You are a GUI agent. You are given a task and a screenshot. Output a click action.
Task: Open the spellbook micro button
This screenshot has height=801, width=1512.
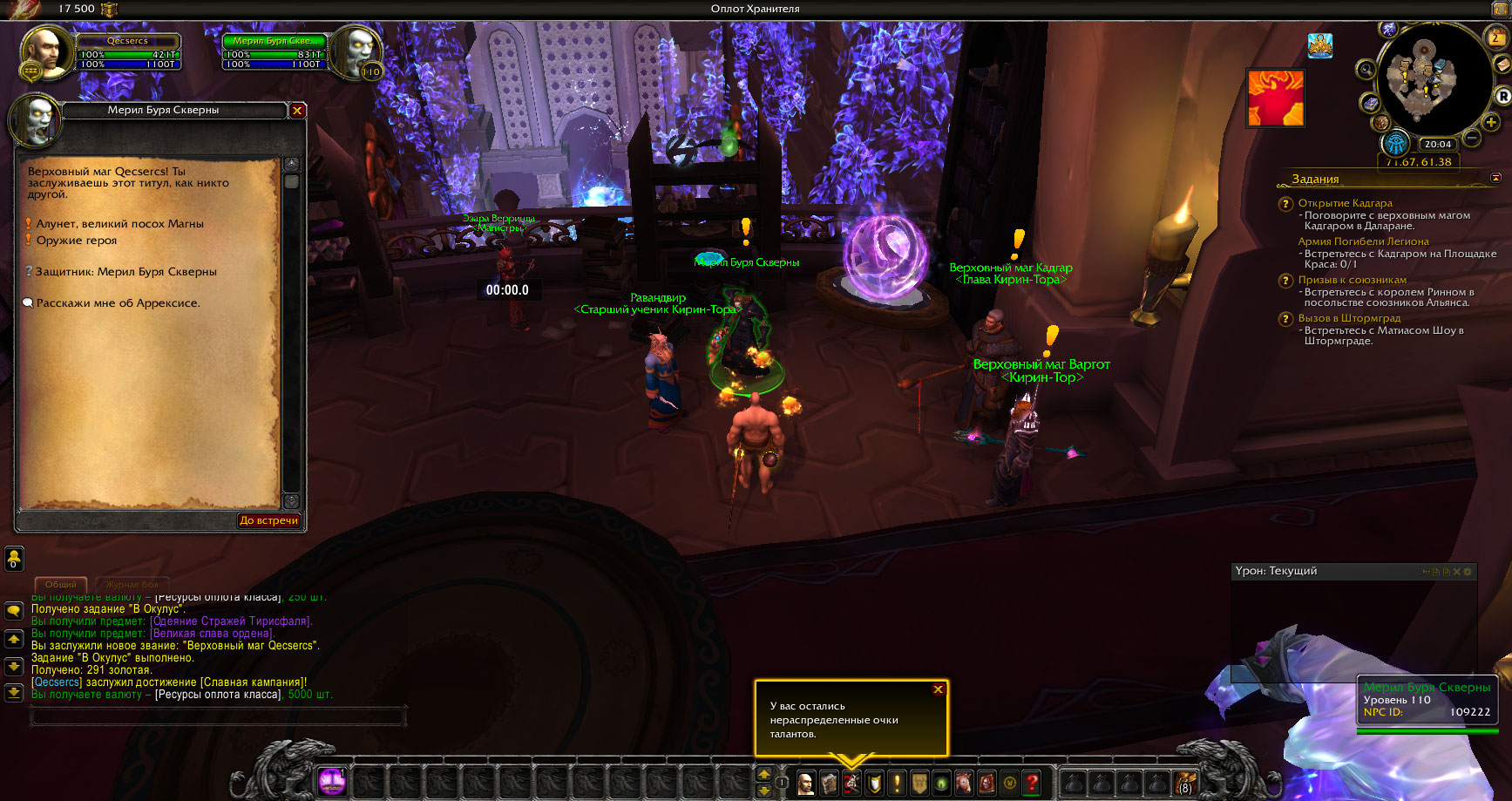829,783
